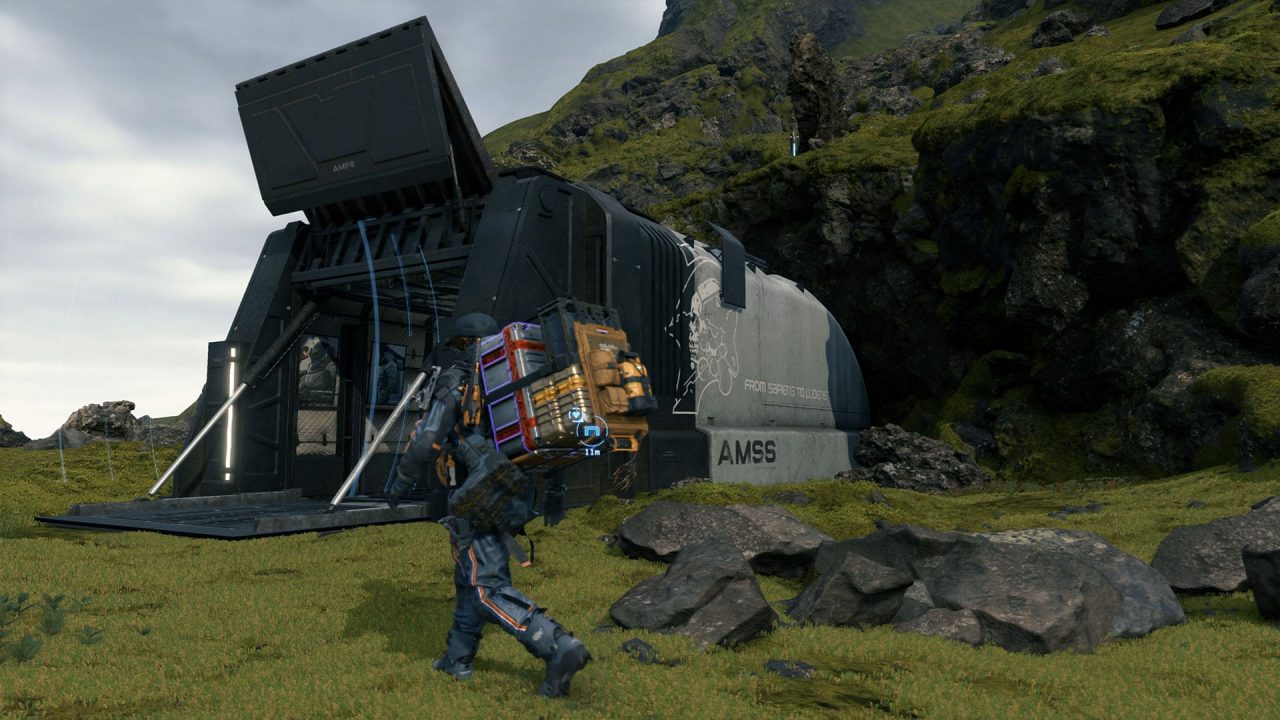Select the blue waypoint shelter marker
This screenshot has height=720, width=1280.
point(591,431)
